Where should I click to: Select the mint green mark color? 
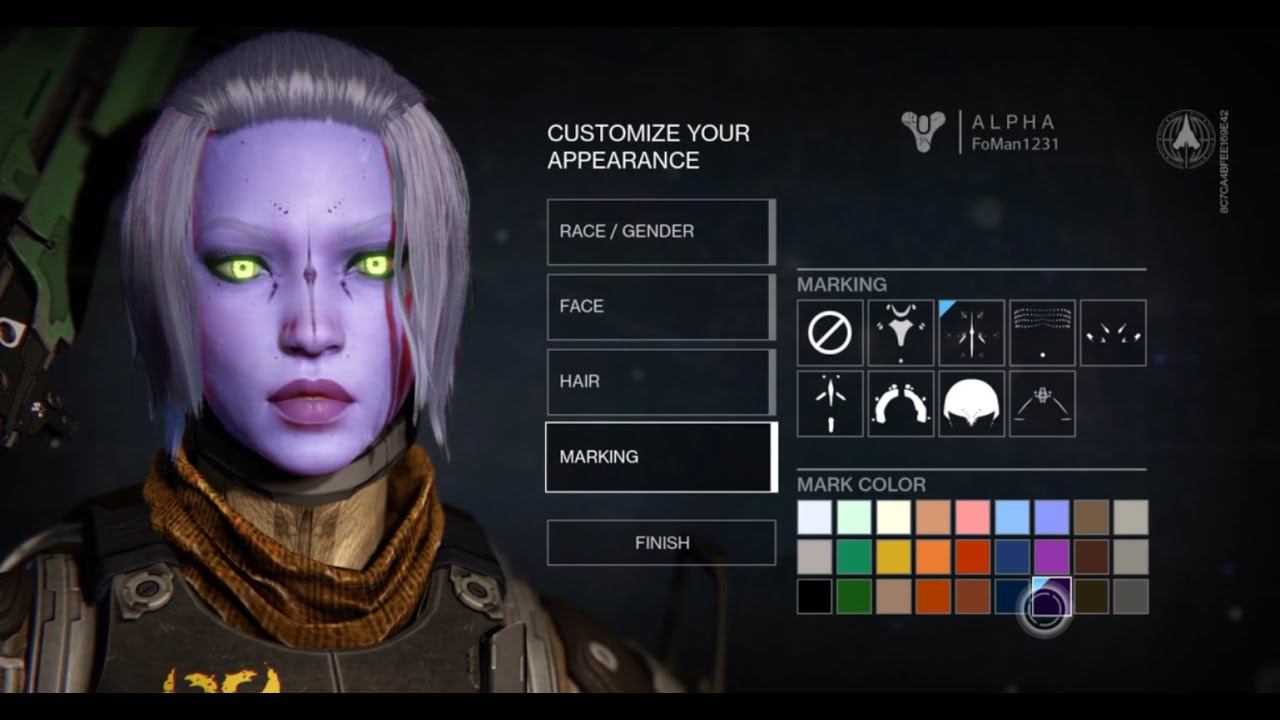[x=854, y=517]
